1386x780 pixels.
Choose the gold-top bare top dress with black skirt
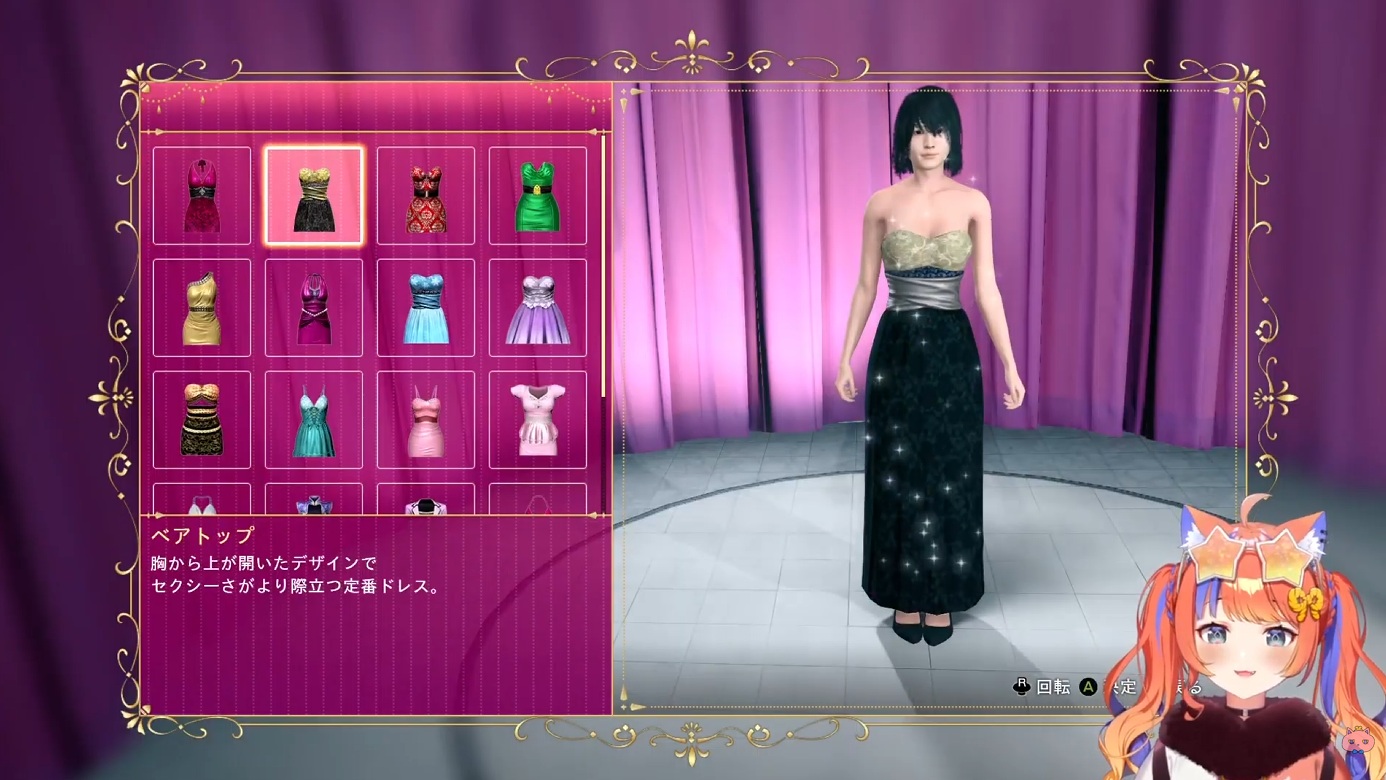(314, 196)
